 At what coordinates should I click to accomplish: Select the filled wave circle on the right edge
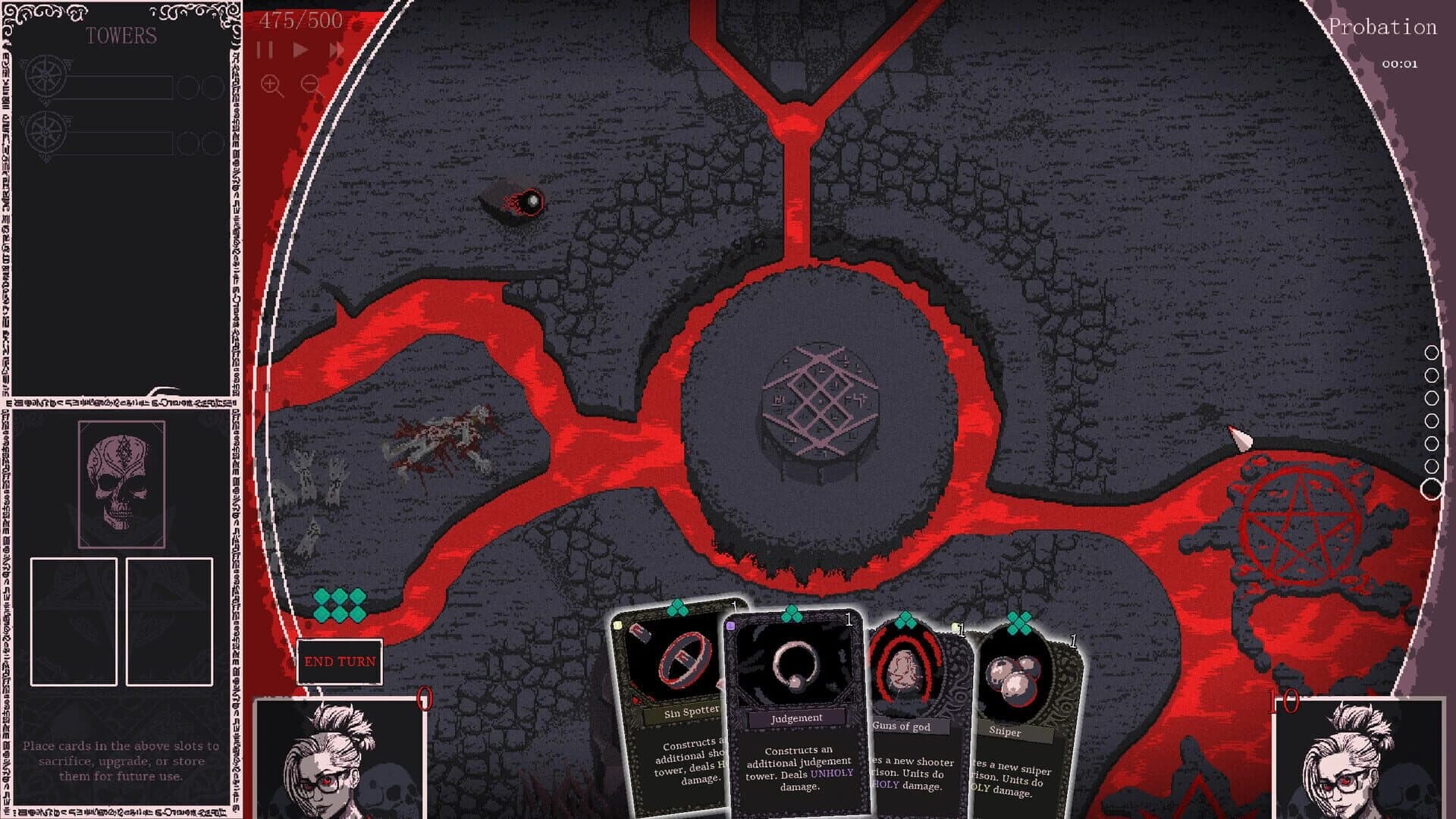1432,489
